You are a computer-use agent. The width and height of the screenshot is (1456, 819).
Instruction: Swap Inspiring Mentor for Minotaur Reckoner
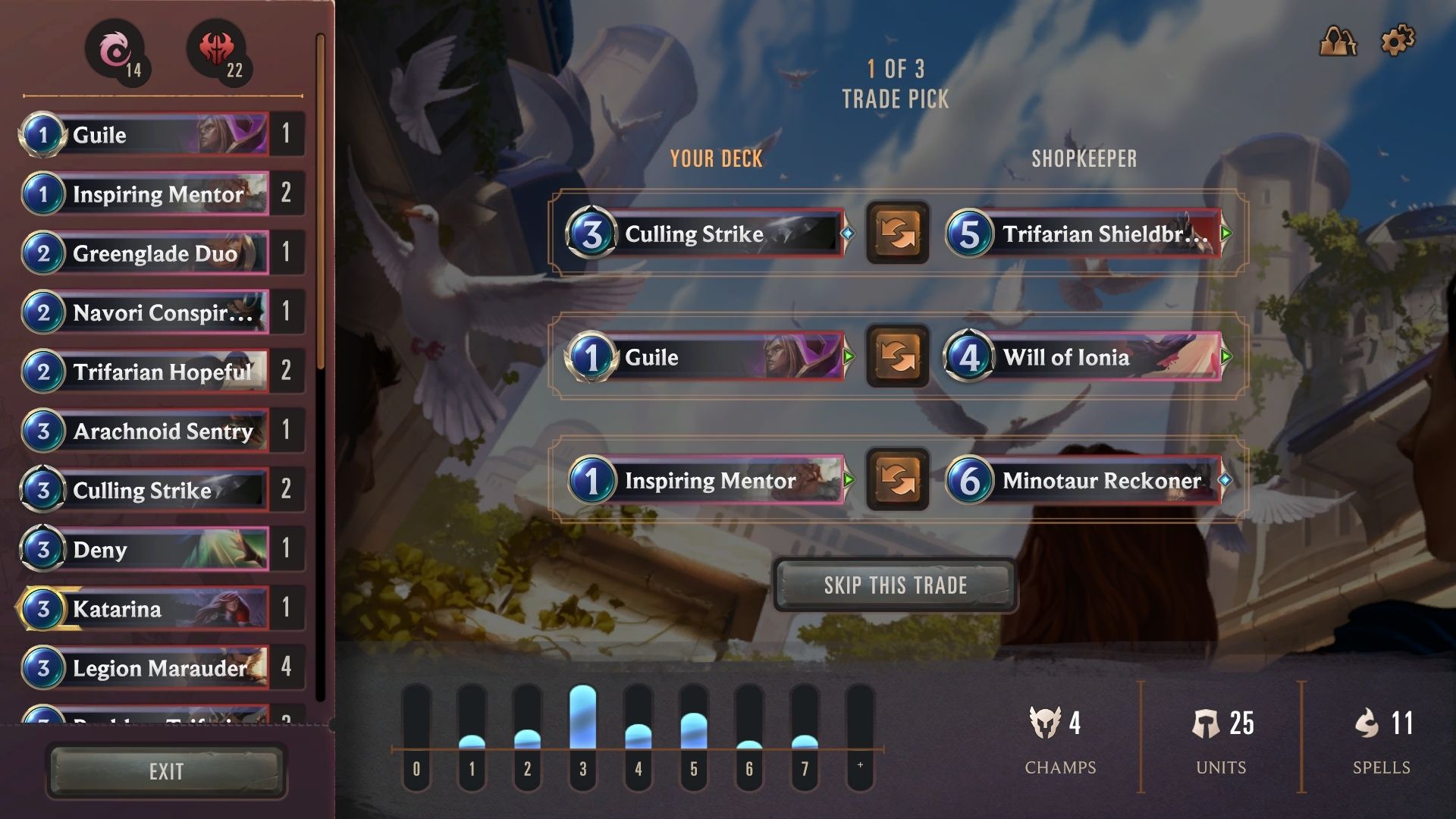(897, 480)
